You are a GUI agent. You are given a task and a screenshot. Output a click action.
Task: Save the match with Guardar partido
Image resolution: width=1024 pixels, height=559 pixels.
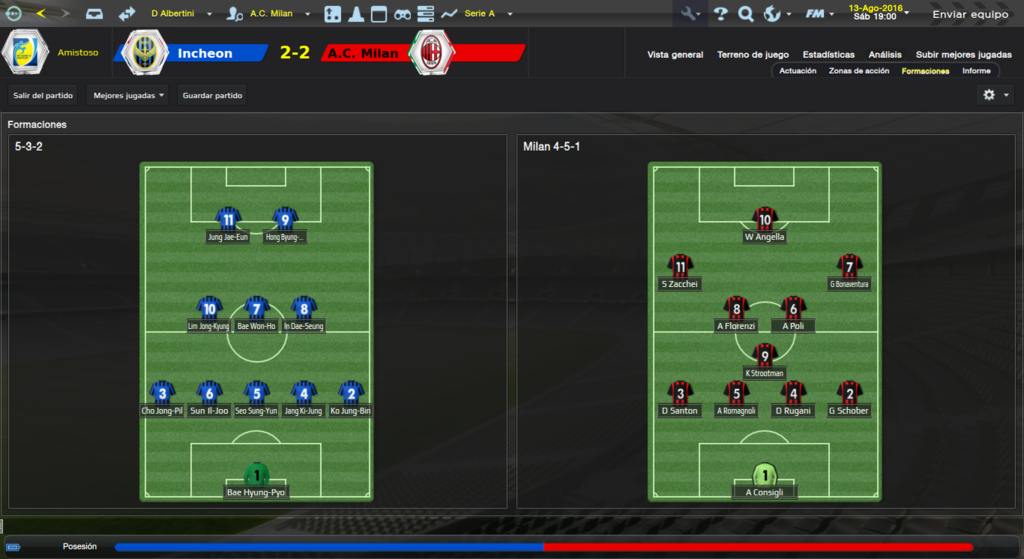point(213,95)
